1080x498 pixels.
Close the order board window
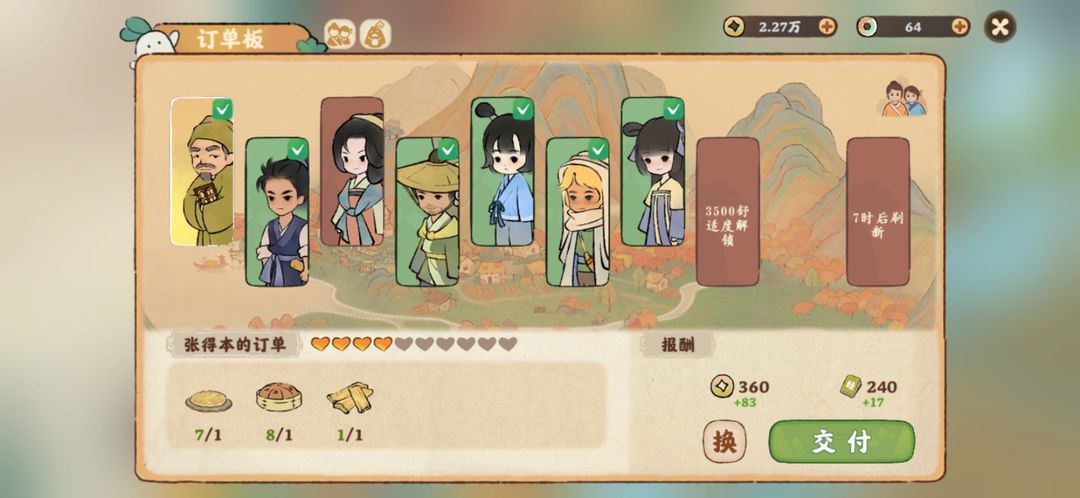1000,27
